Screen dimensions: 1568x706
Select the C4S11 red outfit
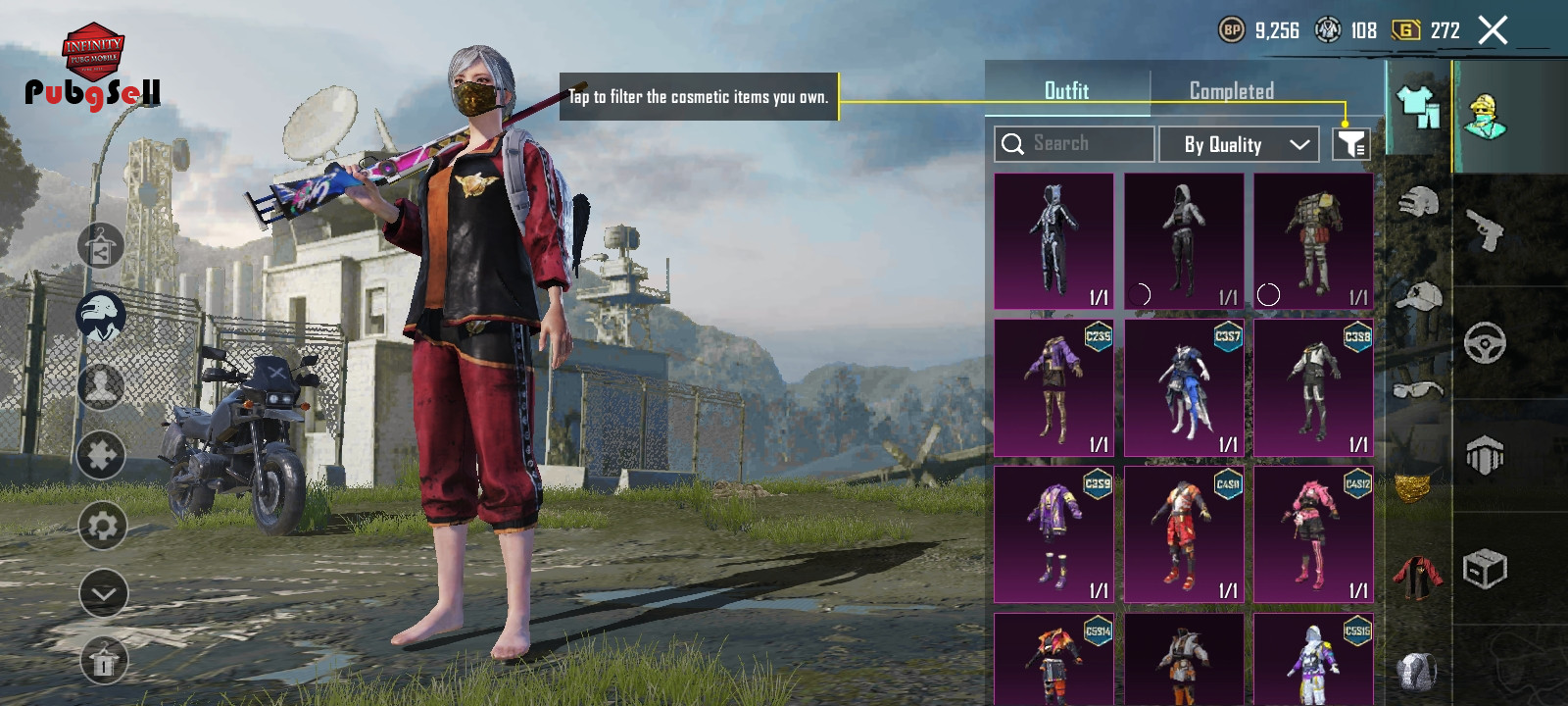coord(1184,534)
